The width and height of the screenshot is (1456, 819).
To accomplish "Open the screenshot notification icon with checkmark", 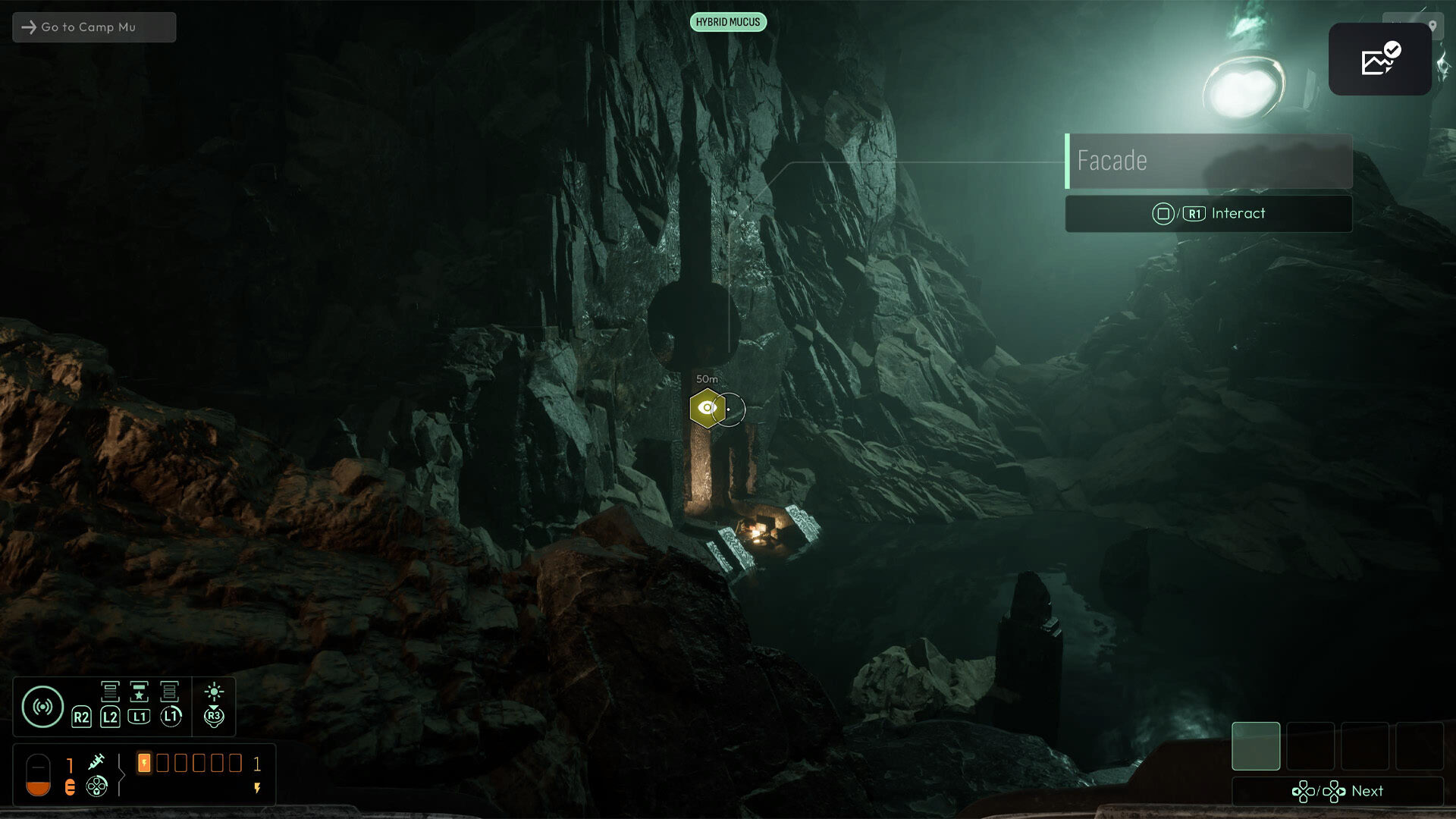I will point(1379,59).
